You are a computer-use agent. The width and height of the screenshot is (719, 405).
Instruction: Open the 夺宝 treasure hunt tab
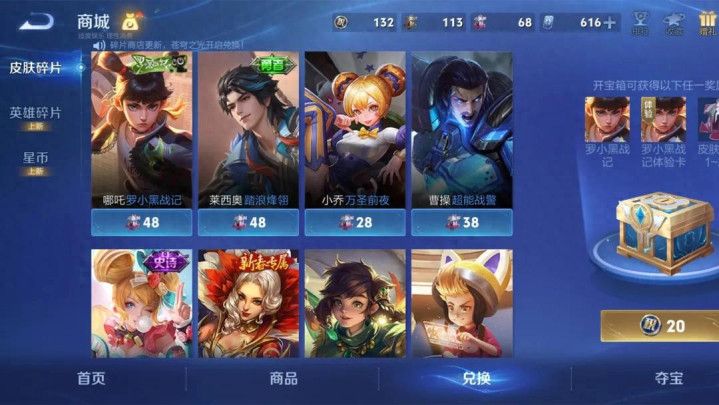point(668,378)
